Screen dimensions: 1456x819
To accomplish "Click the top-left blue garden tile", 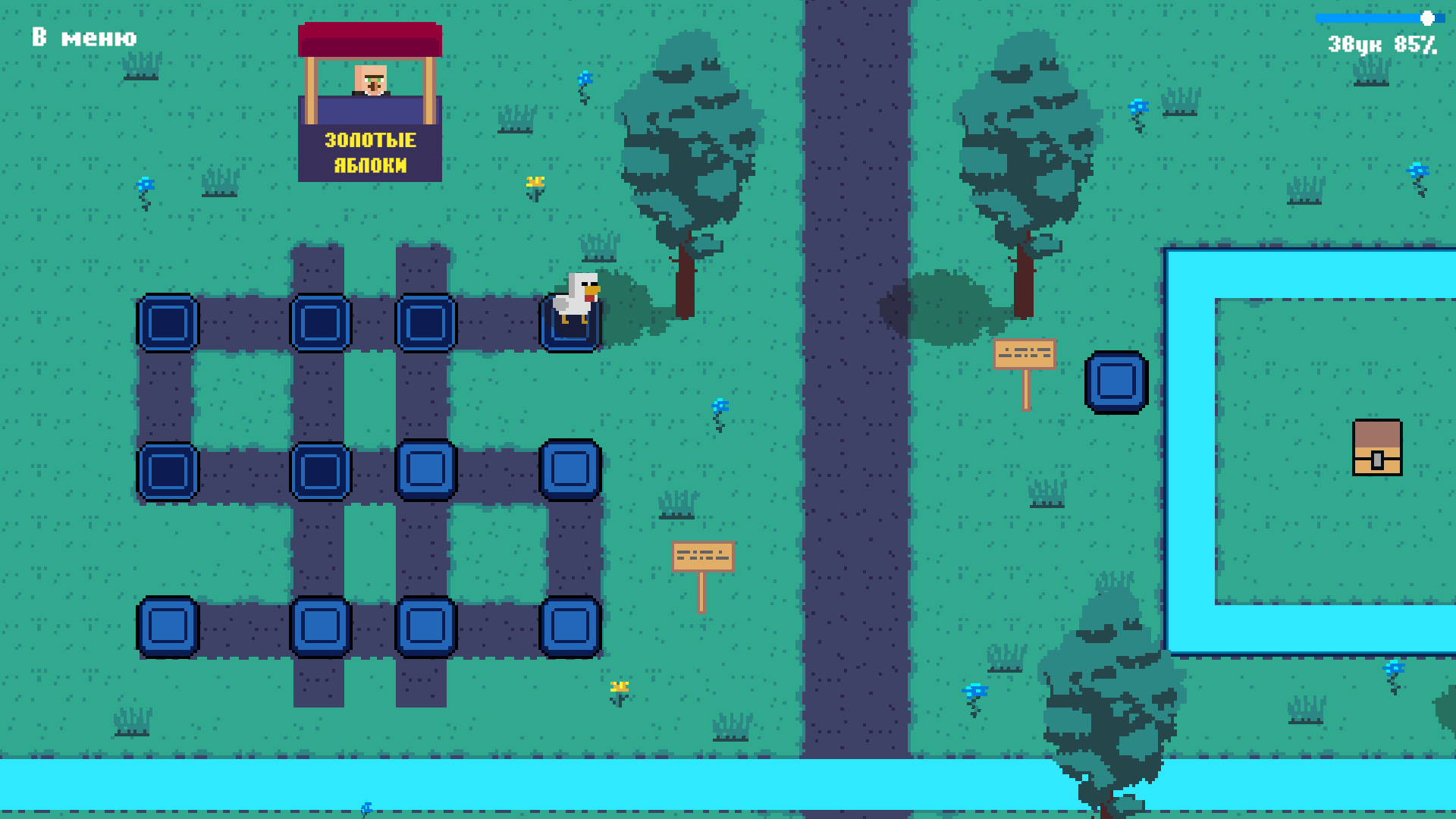I will tap(168, 322).
